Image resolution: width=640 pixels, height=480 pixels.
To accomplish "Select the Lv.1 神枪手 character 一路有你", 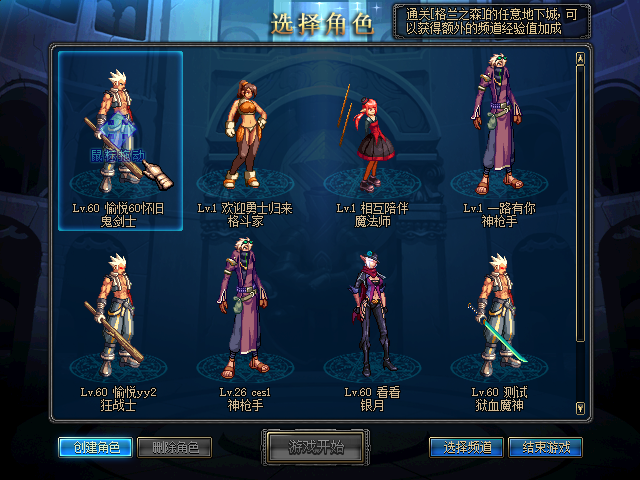I will (x=497, y=140).
